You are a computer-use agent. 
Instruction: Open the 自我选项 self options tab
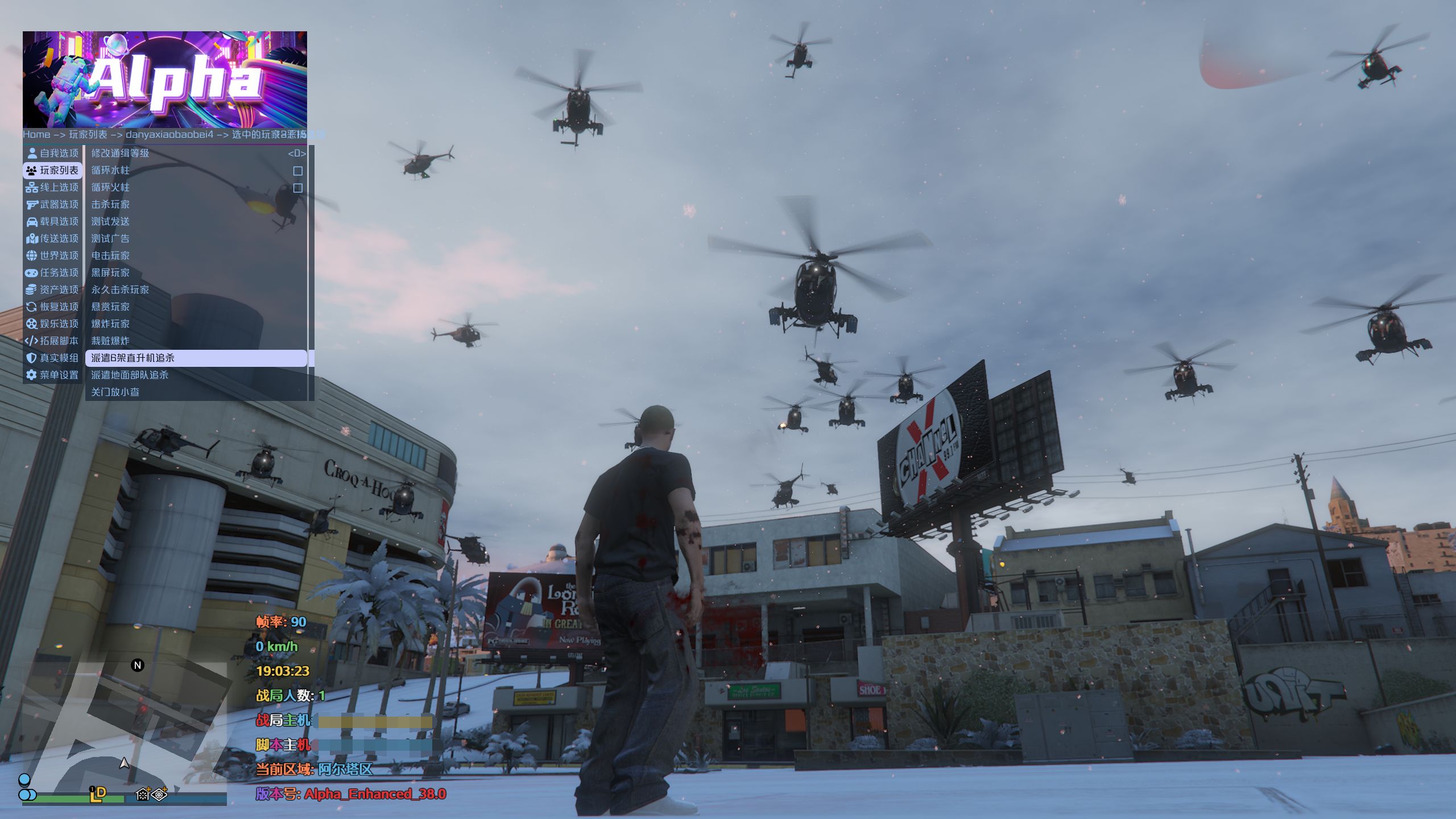pyautogui.click(x=53, y=153)
